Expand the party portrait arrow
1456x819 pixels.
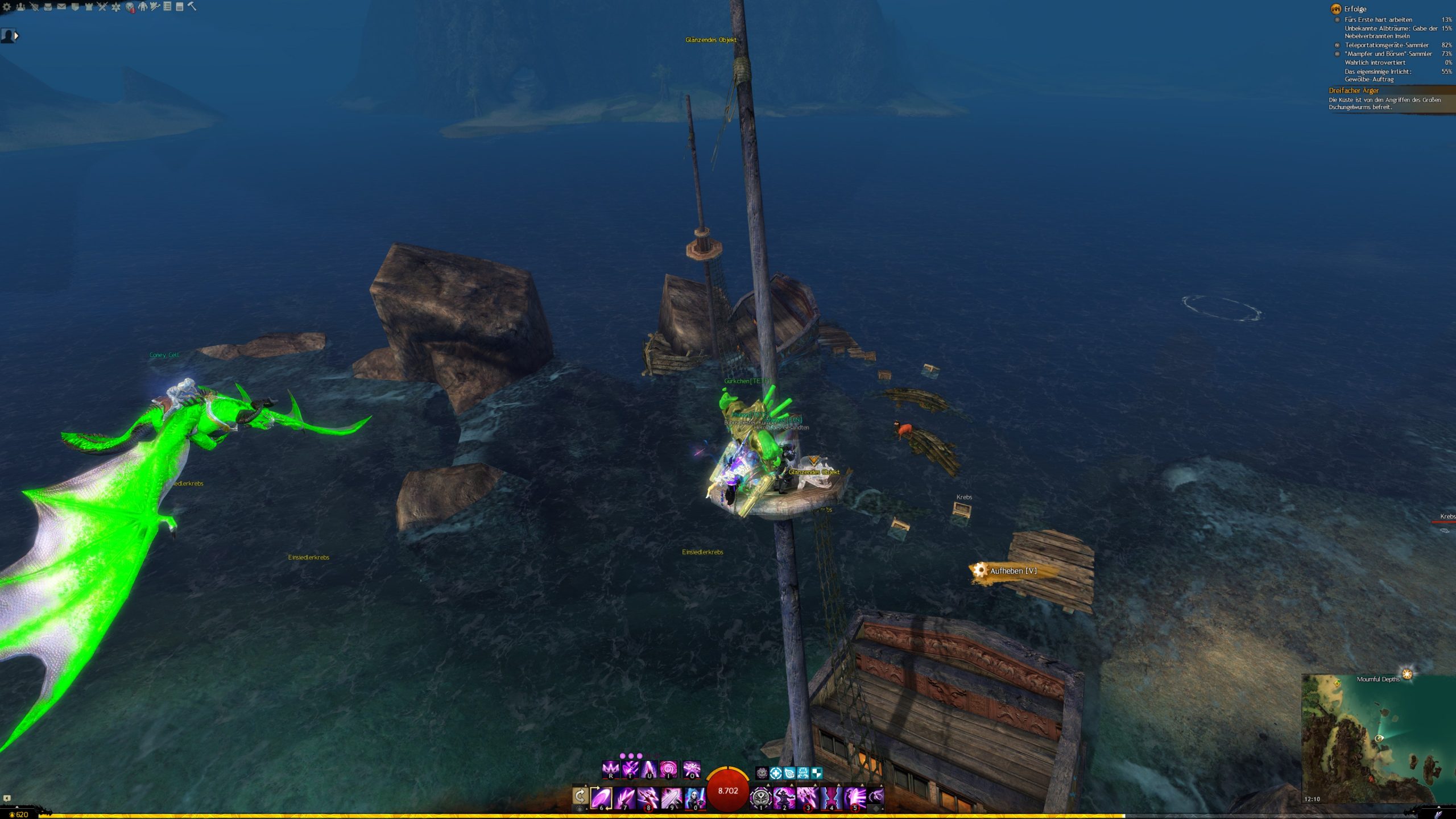(x=16, y=36)
